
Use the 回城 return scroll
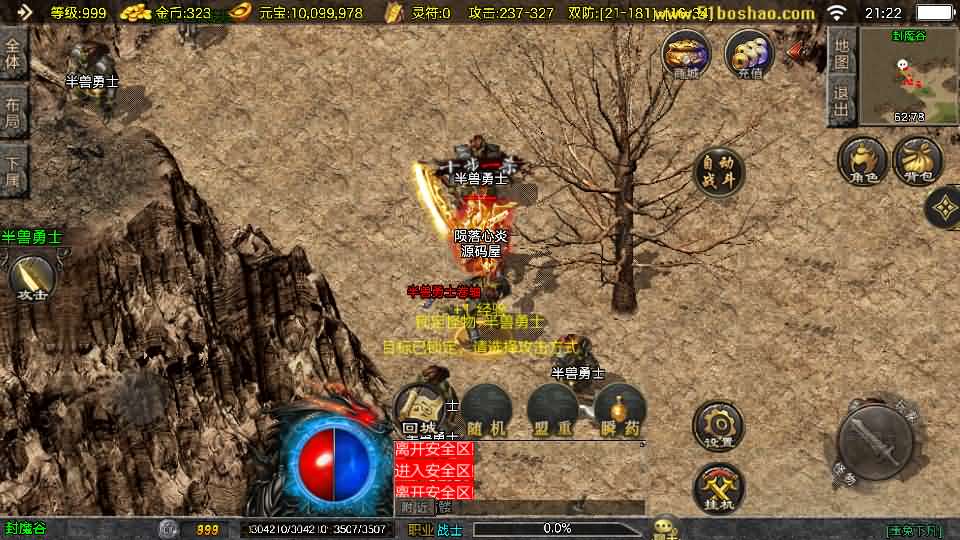coord(420,410)
